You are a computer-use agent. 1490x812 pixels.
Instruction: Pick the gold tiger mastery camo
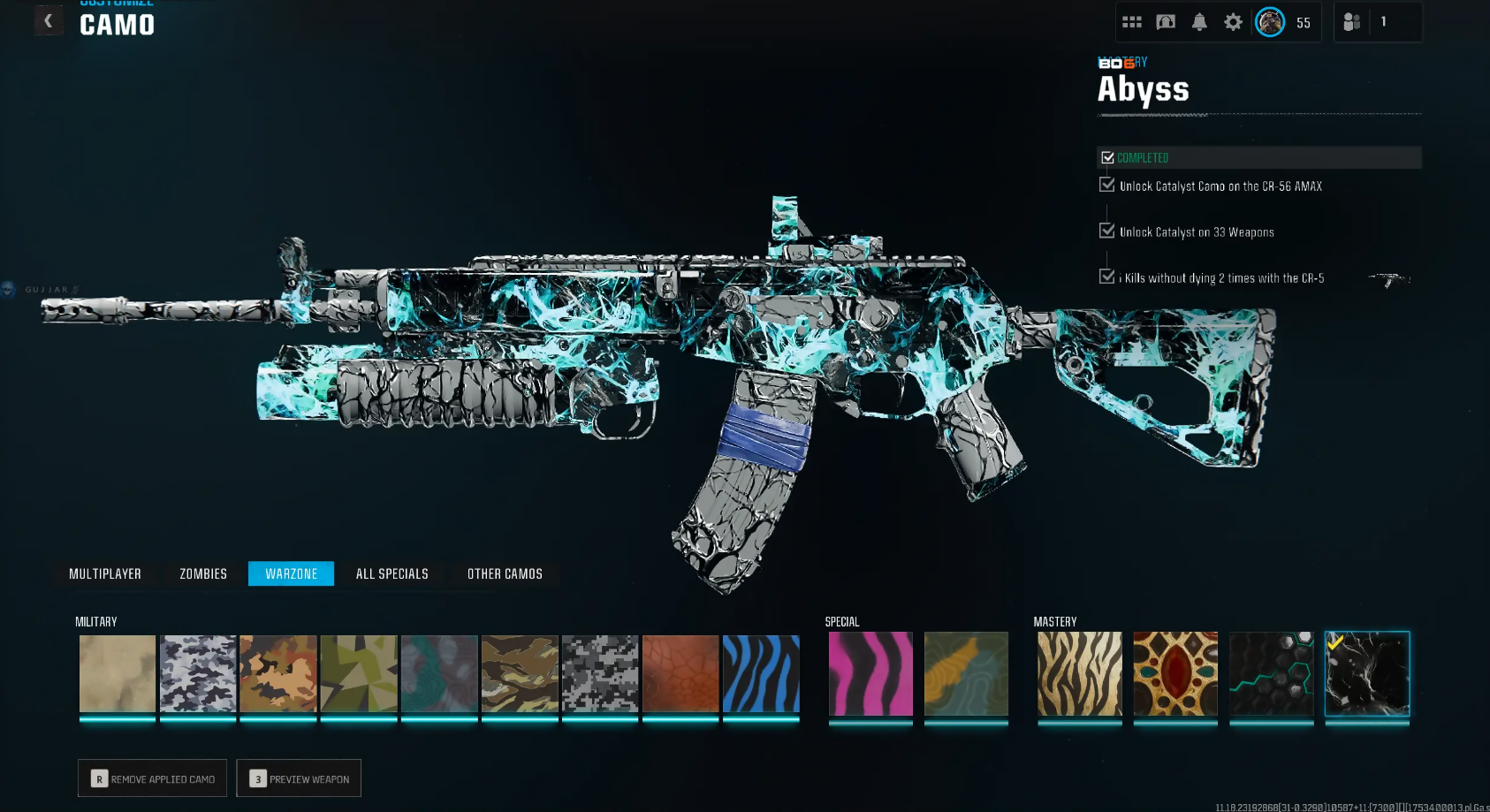pyautogui.click(x=1079, y=673)
